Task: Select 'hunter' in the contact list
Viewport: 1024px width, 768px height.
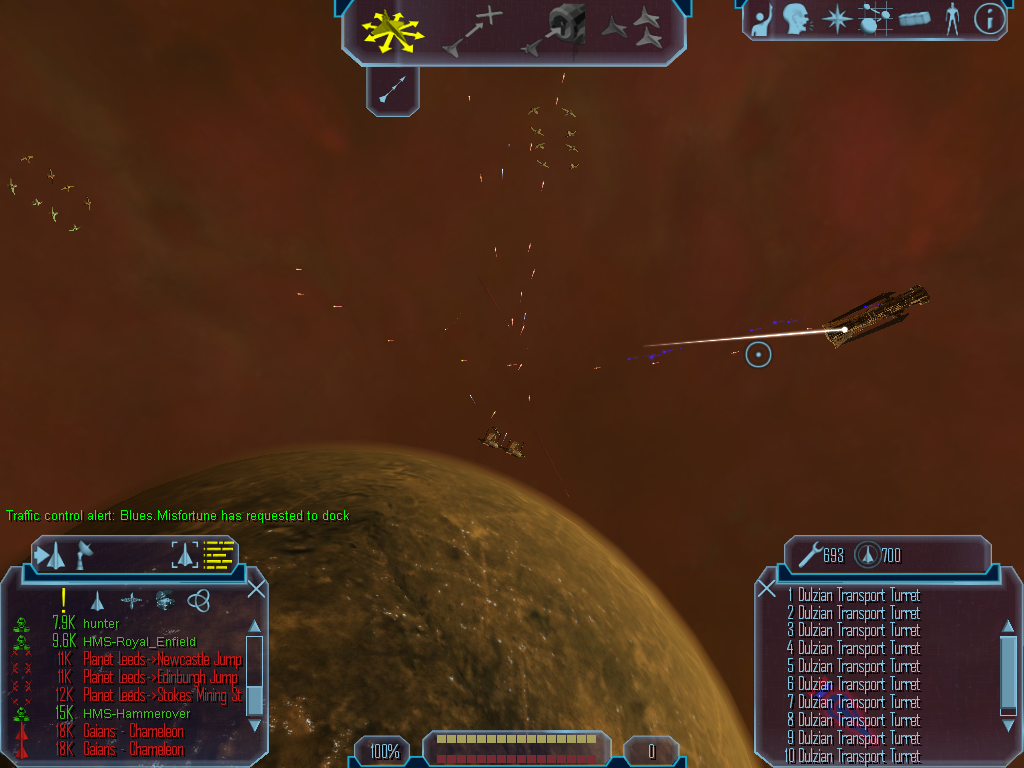Action: coord(101,623)
